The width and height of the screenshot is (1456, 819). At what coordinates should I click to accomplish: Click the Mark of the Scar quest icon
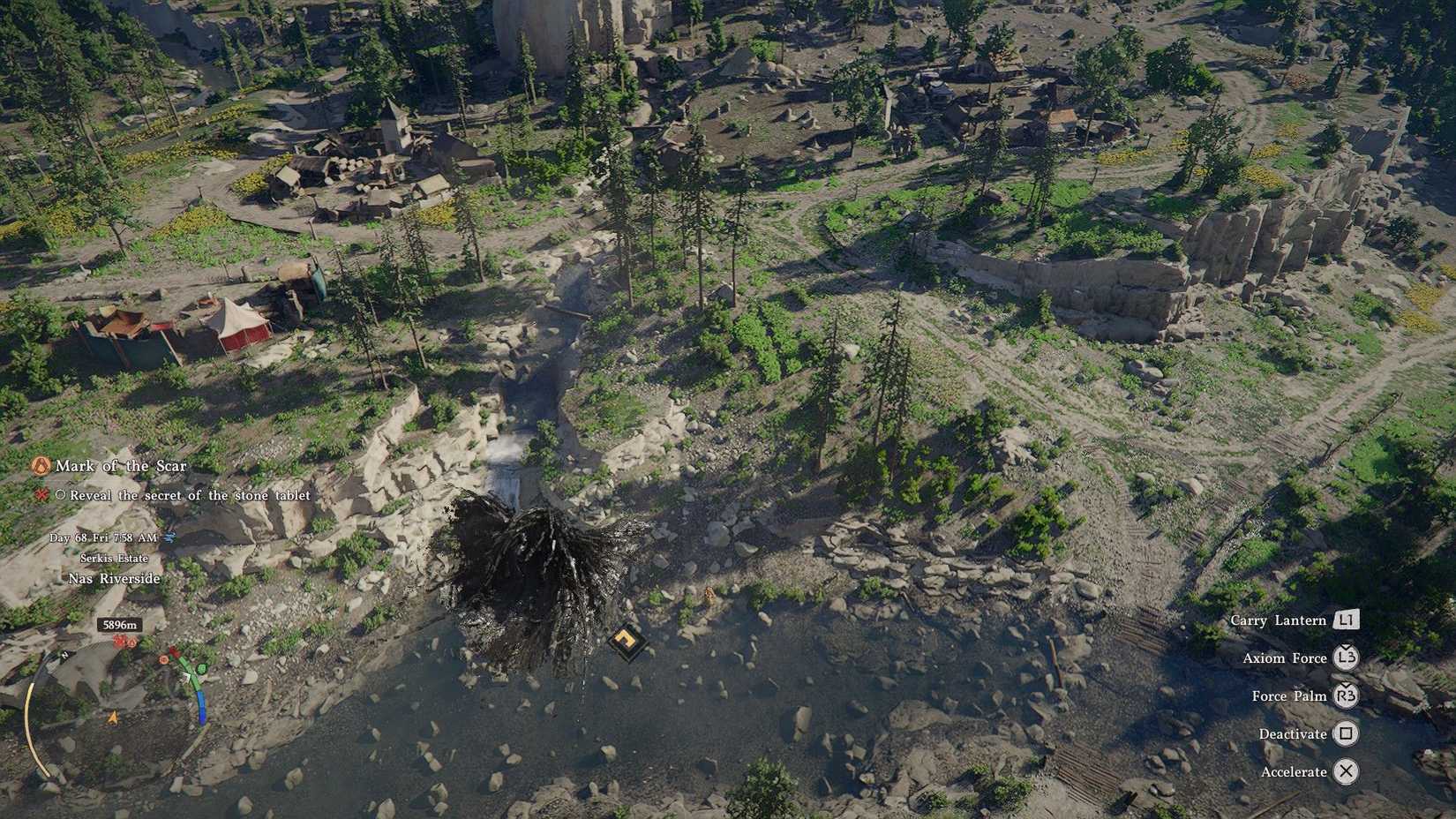coord(41,465)
